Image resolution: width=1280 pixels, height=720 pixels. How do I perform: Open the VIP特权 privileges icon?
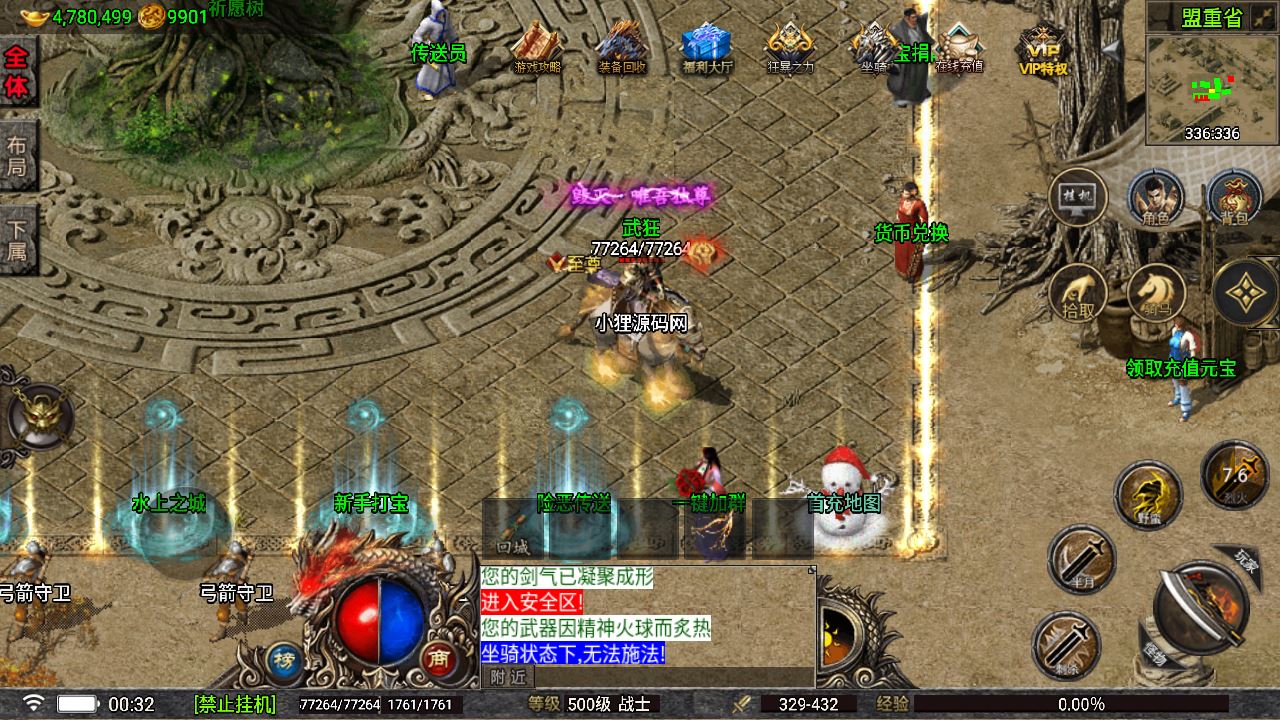click(1043, 49)
